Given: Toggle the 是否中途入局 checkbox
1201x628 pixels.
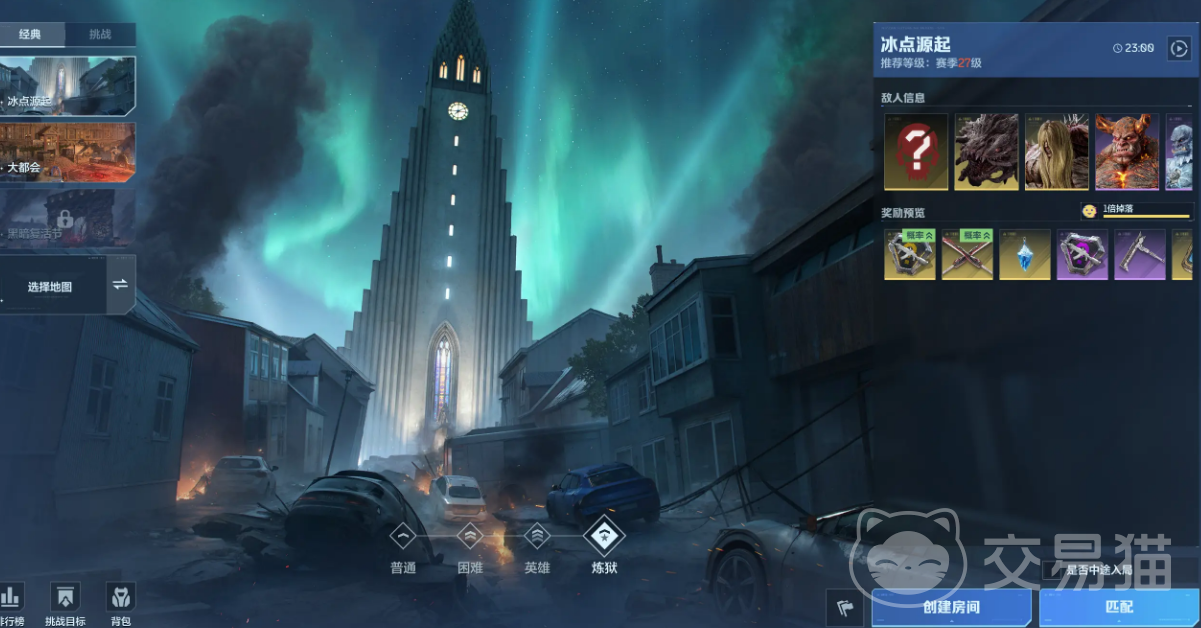Looking at the screenshot, I should point(1050,570).
